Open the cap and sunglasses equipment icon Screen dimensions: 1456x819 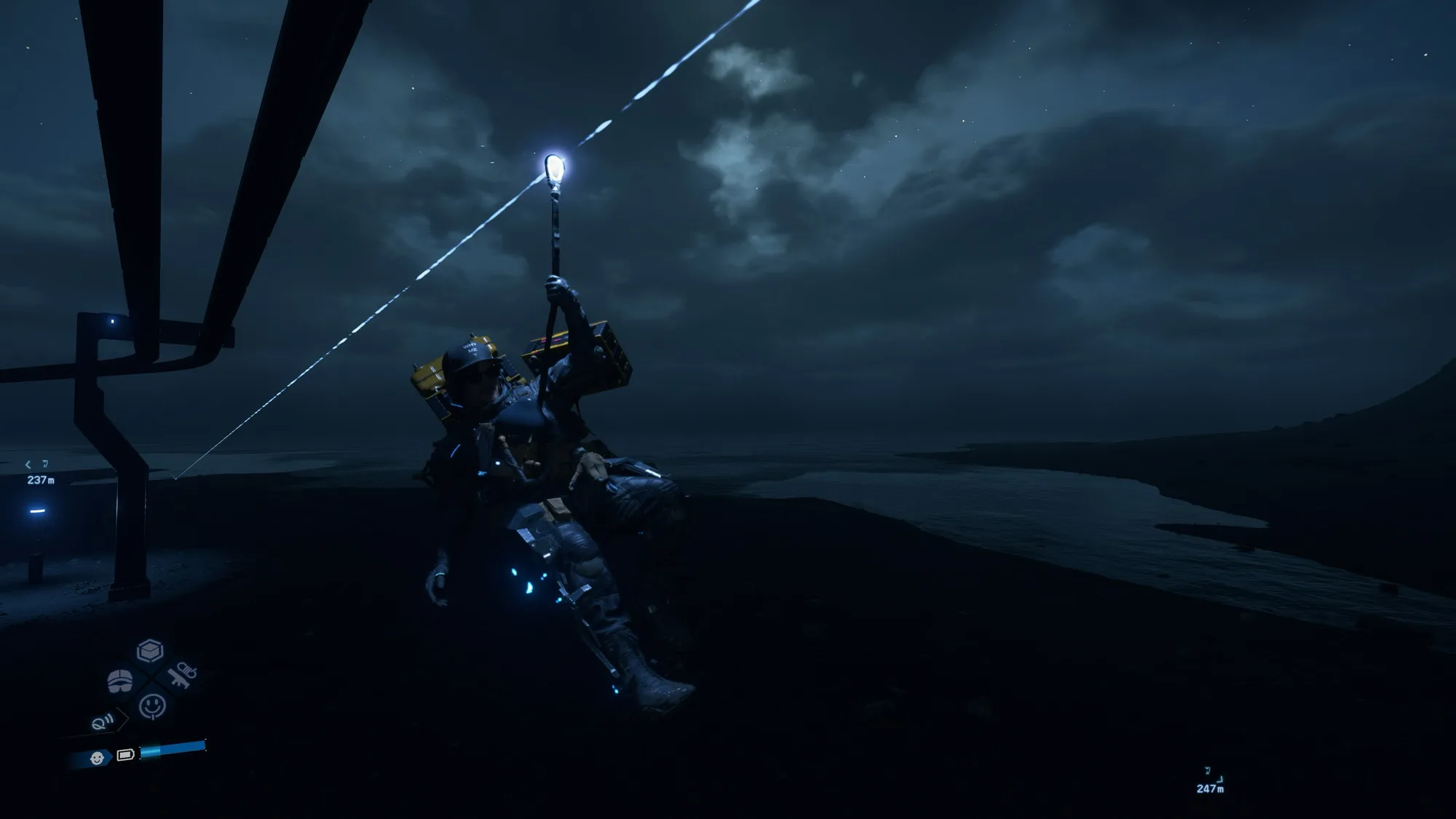(120, 681)
